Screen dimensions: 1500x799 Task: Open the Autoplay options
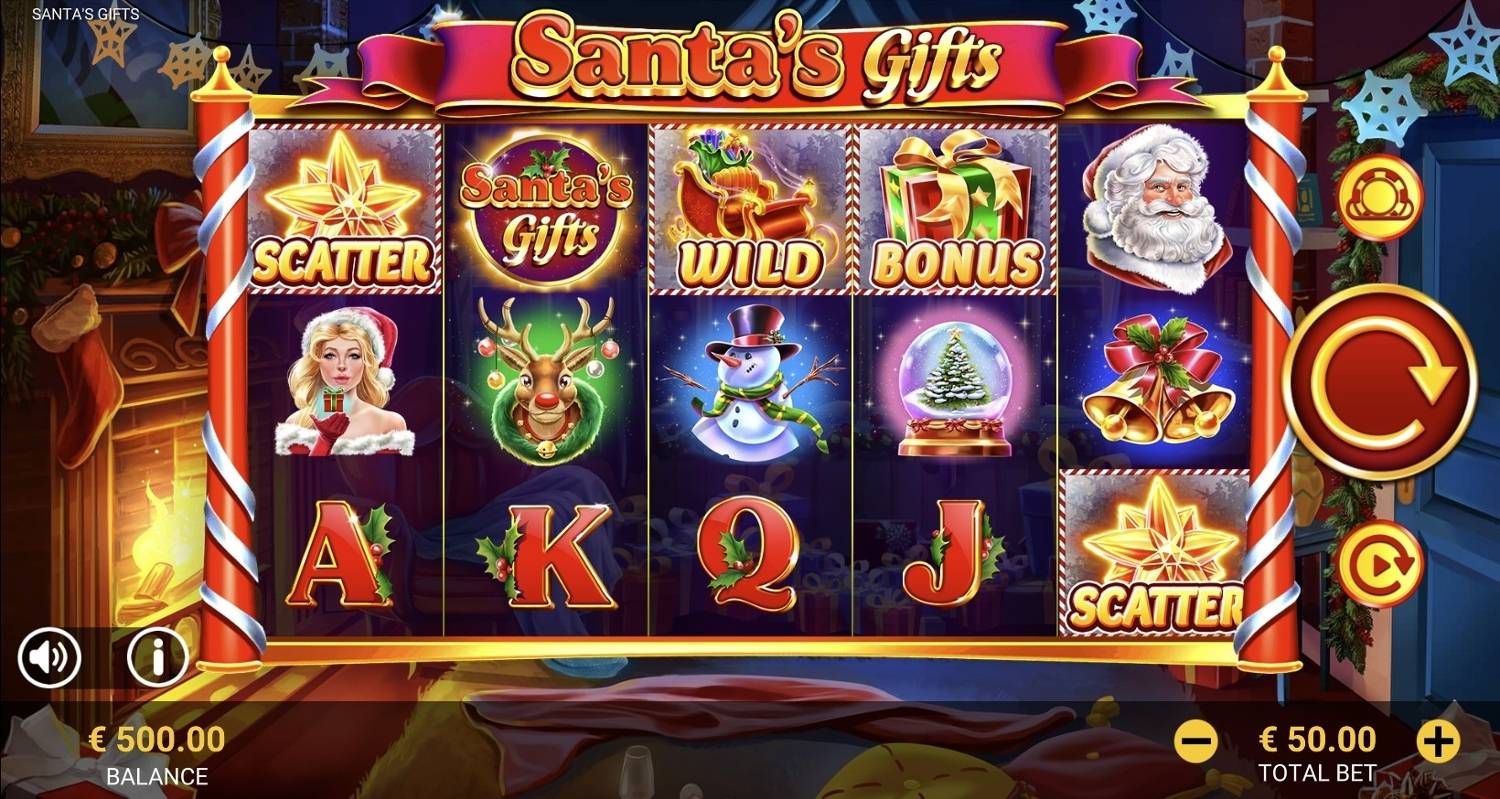1385,563
